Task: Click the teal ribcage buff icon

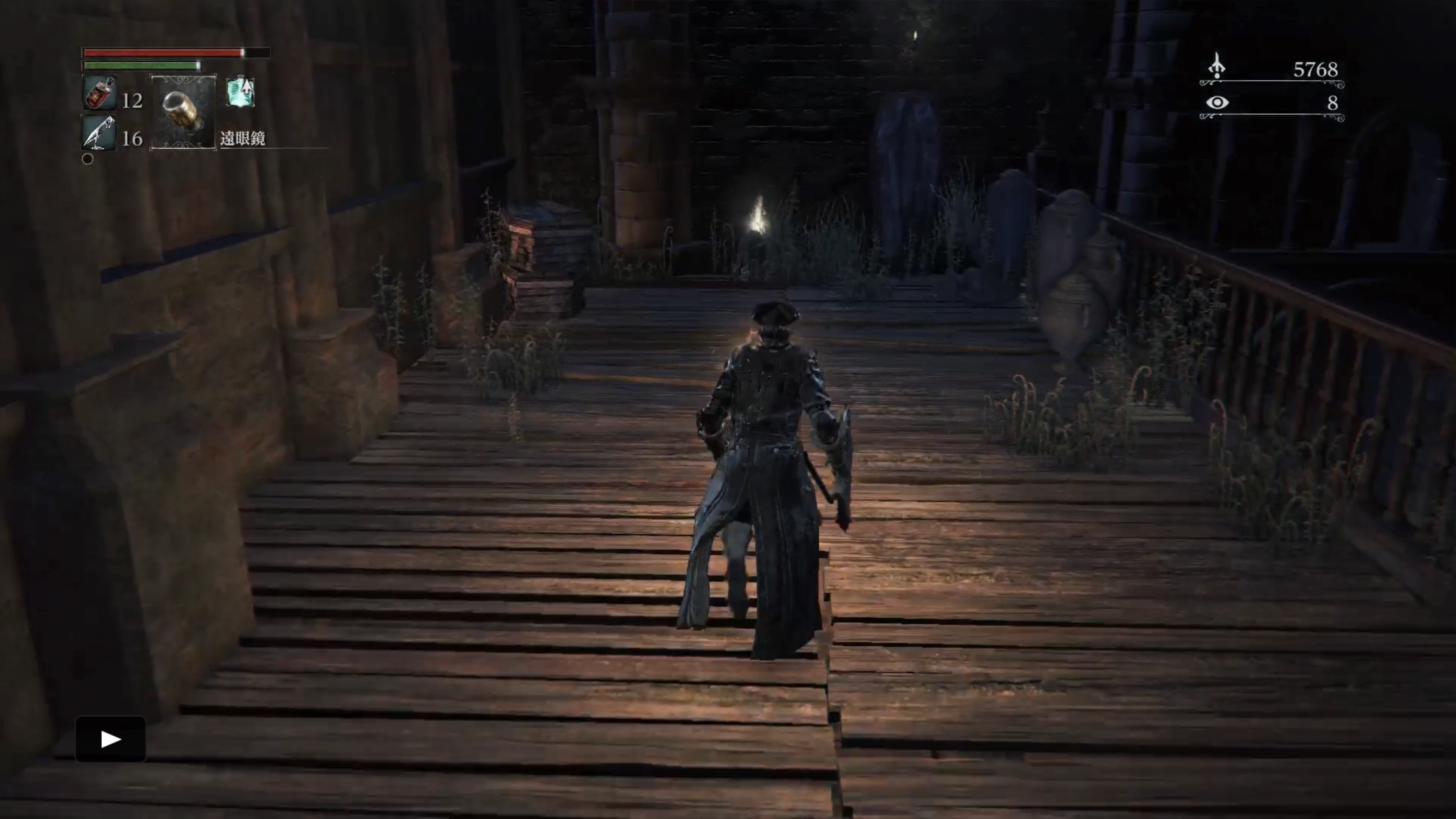Action: point(240,93)
